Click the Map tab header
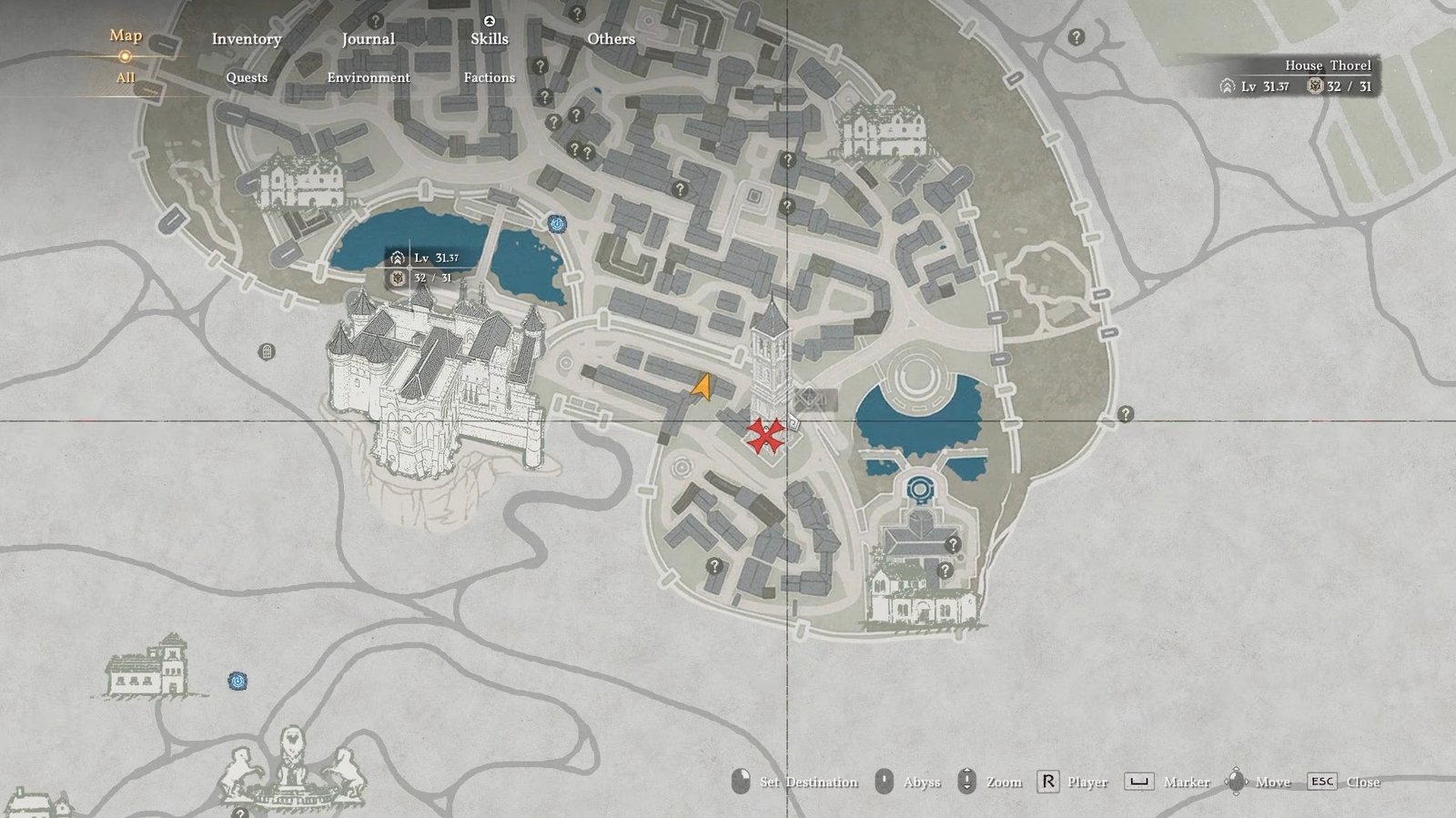This screenshot has height=818, width=1456. click(x=126, y=35)
